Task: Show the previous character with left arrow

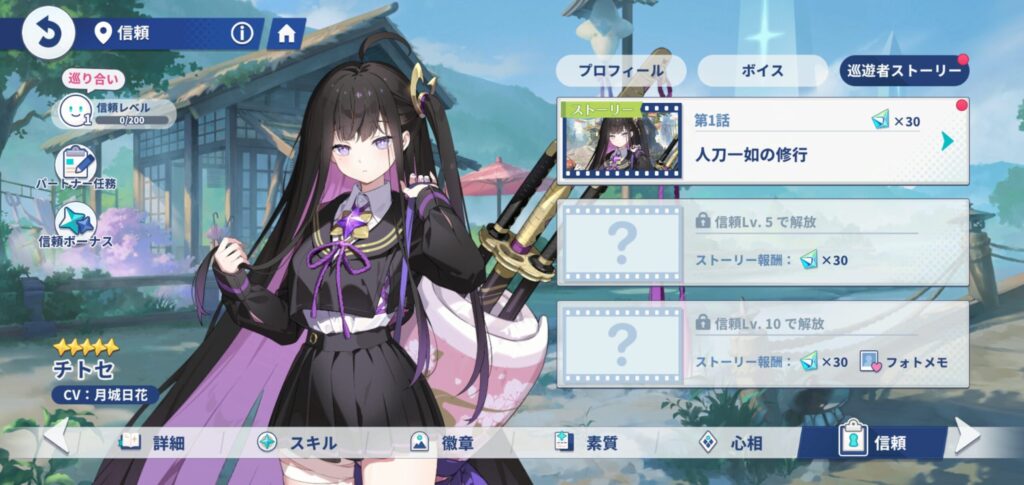Action: point(56,436)
